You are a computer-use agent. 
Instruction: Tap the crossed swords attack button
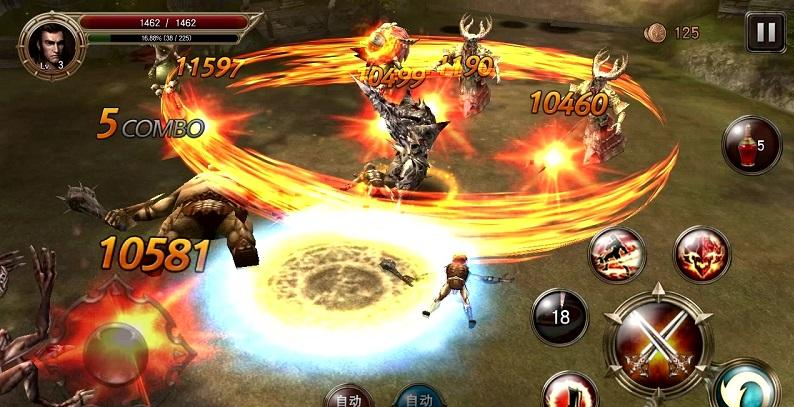pyautogui.click(x=659, y=340)
